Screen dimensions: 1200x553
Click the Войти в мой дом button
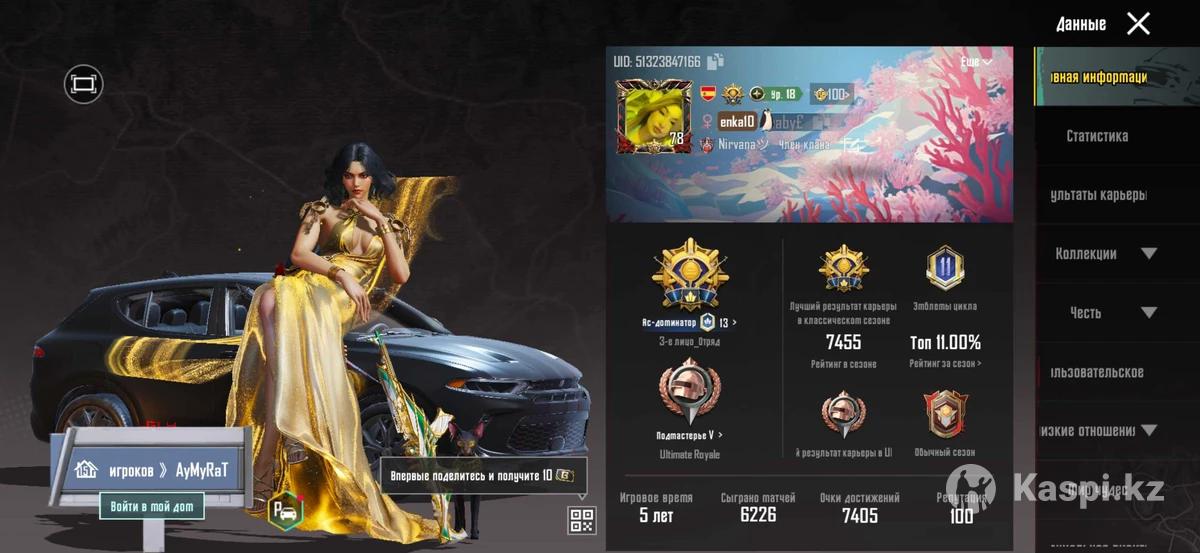click(152, 506)
